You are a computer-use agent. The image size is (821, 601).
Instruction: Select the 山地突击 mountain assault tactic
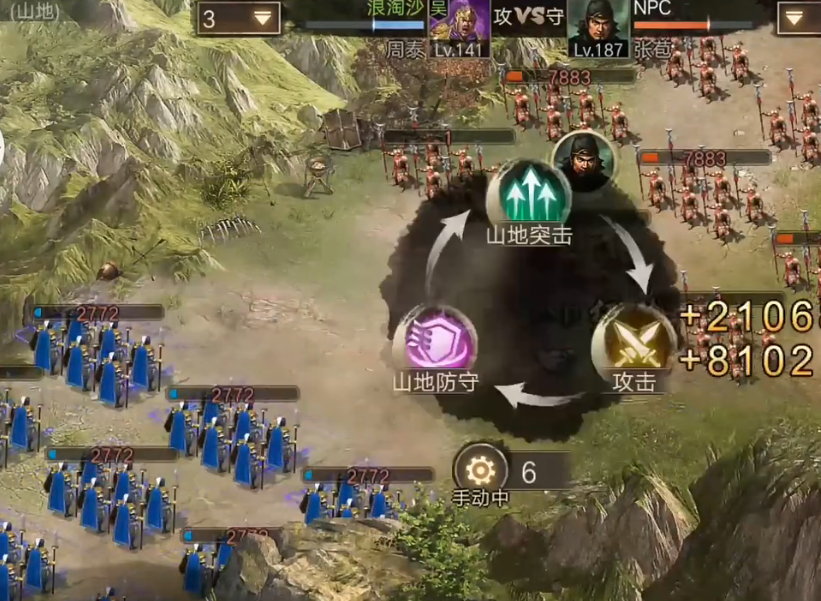(x=529, y=192)
